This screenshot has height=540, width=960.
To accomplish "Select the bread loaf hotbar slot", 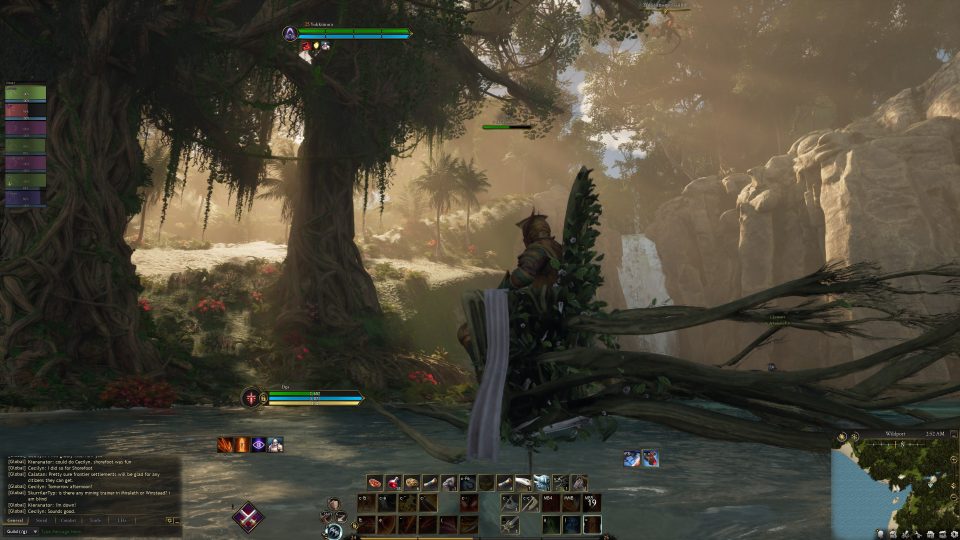I will click(411, 482).
